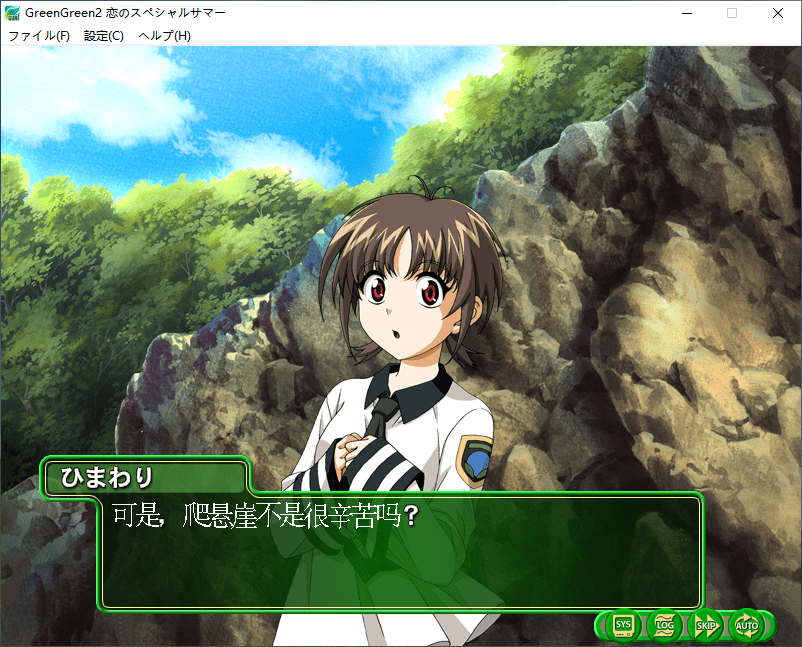Open the ヘルプ(H) menu
Screen dimensions: 802x647
[x=165, y=36]
